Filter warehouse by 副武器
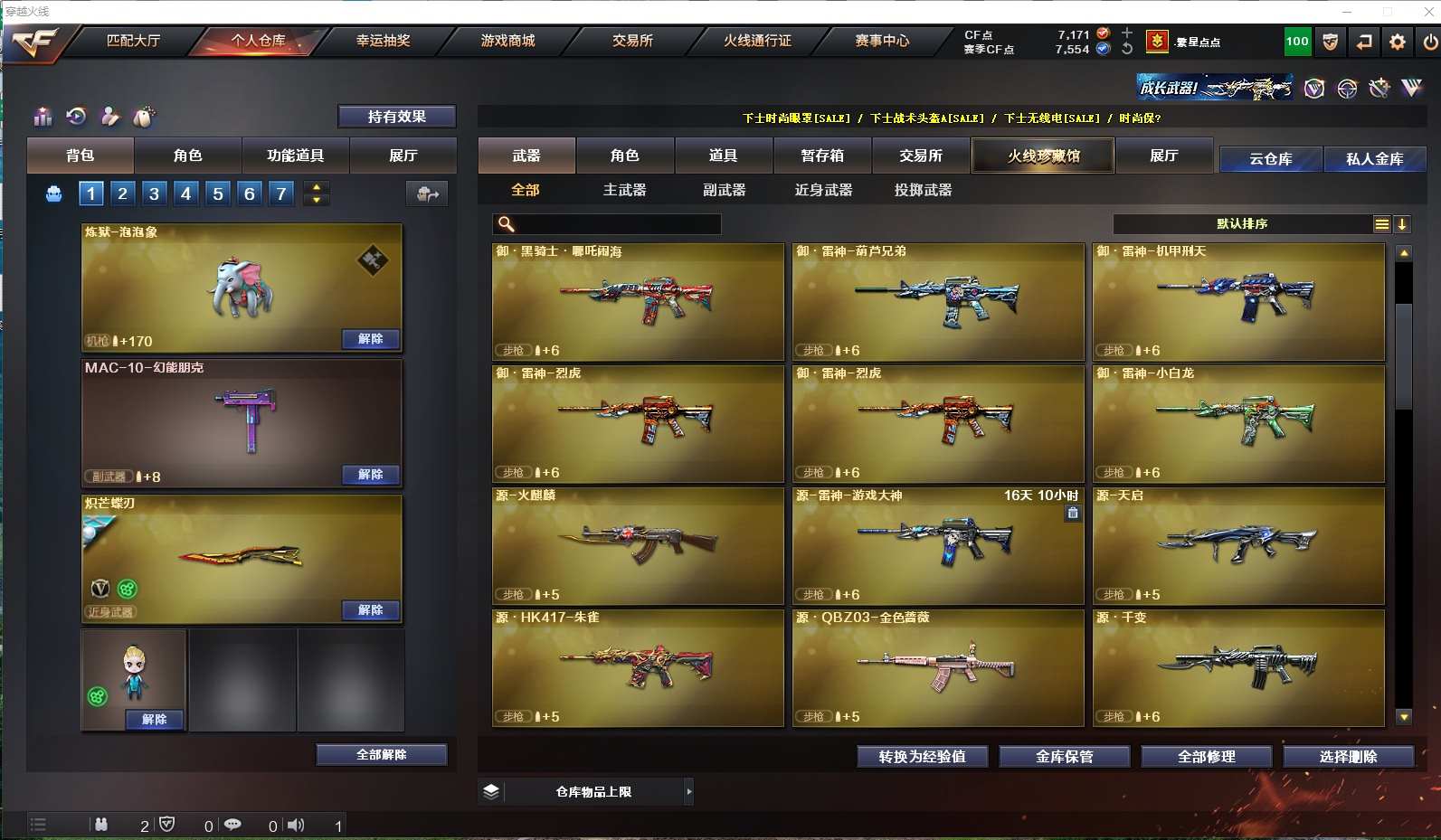 coord(724,190)
